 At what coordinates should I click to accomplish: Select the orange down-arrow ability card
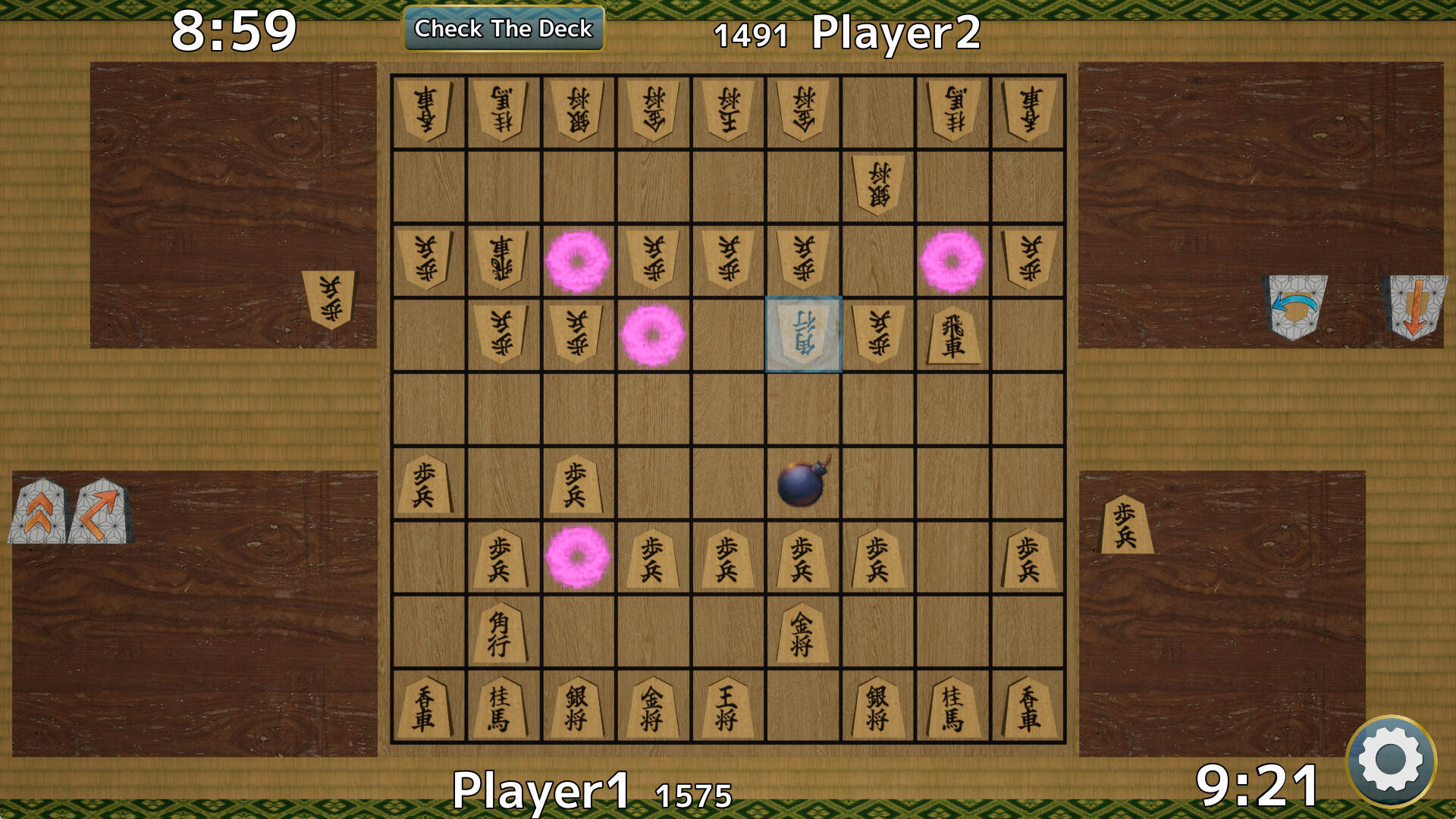[1415, 306]
